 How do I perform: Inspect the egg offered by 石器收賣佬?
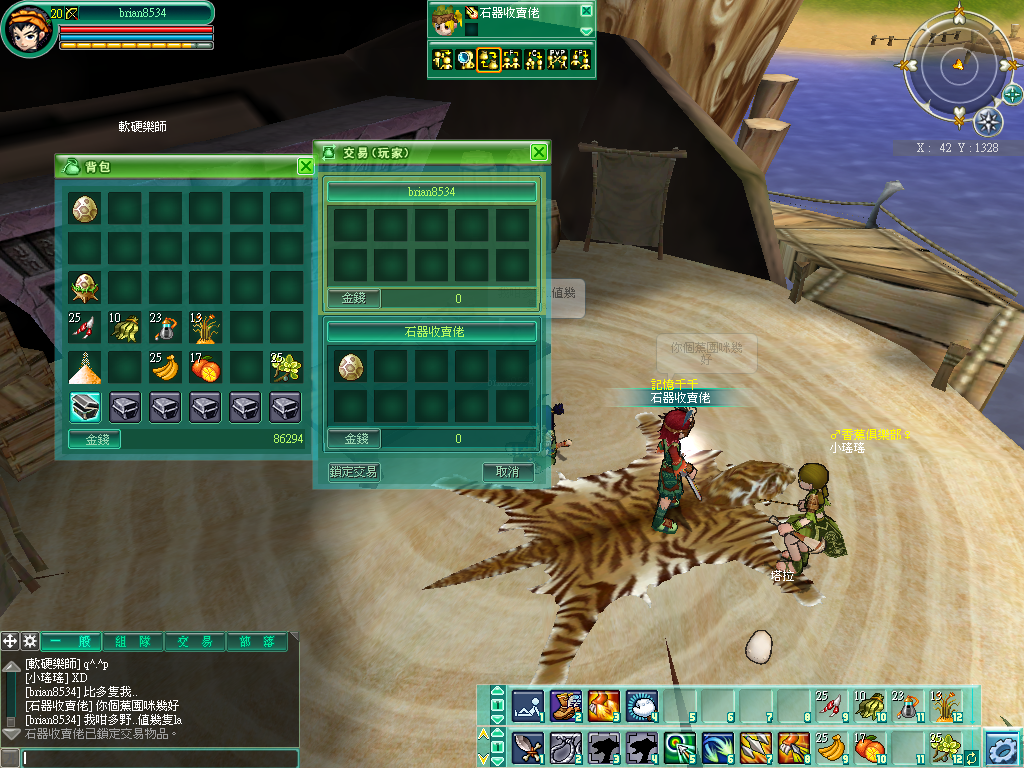(x=350, y=366)
